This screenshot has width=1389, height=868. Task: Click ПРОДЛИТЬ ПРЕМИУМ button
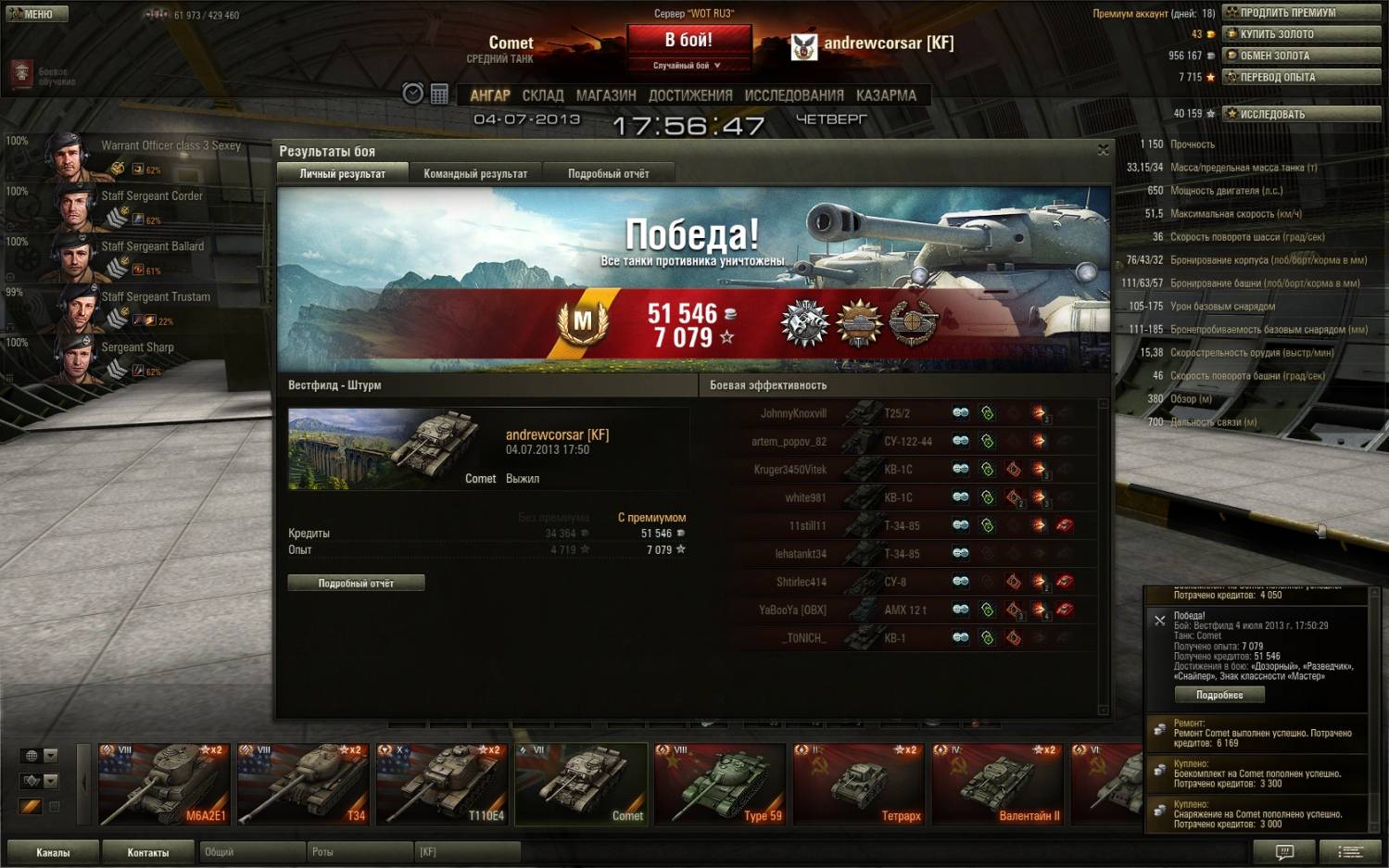[1301, 12]
